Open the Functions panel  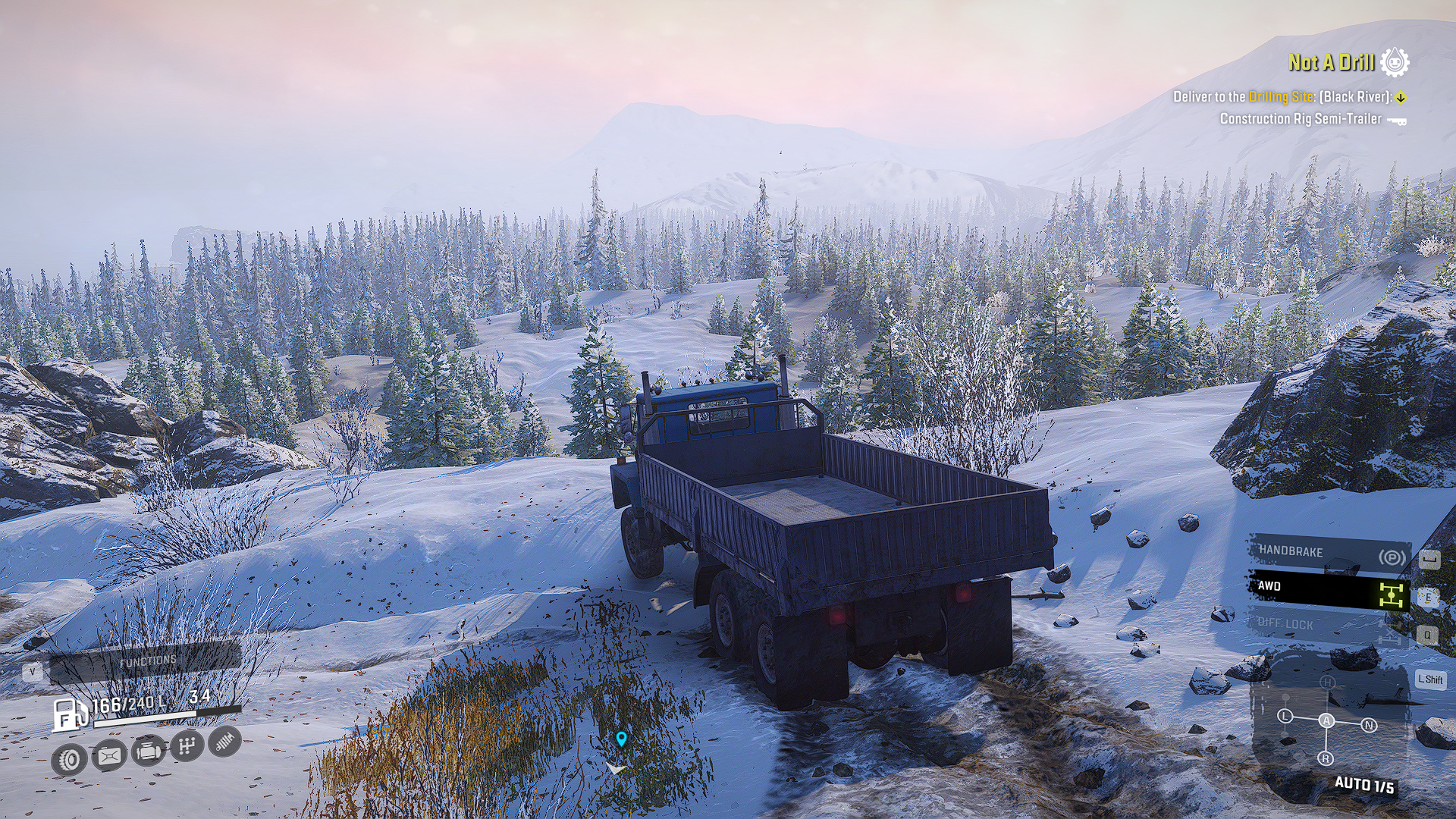(x=146, y=663)
